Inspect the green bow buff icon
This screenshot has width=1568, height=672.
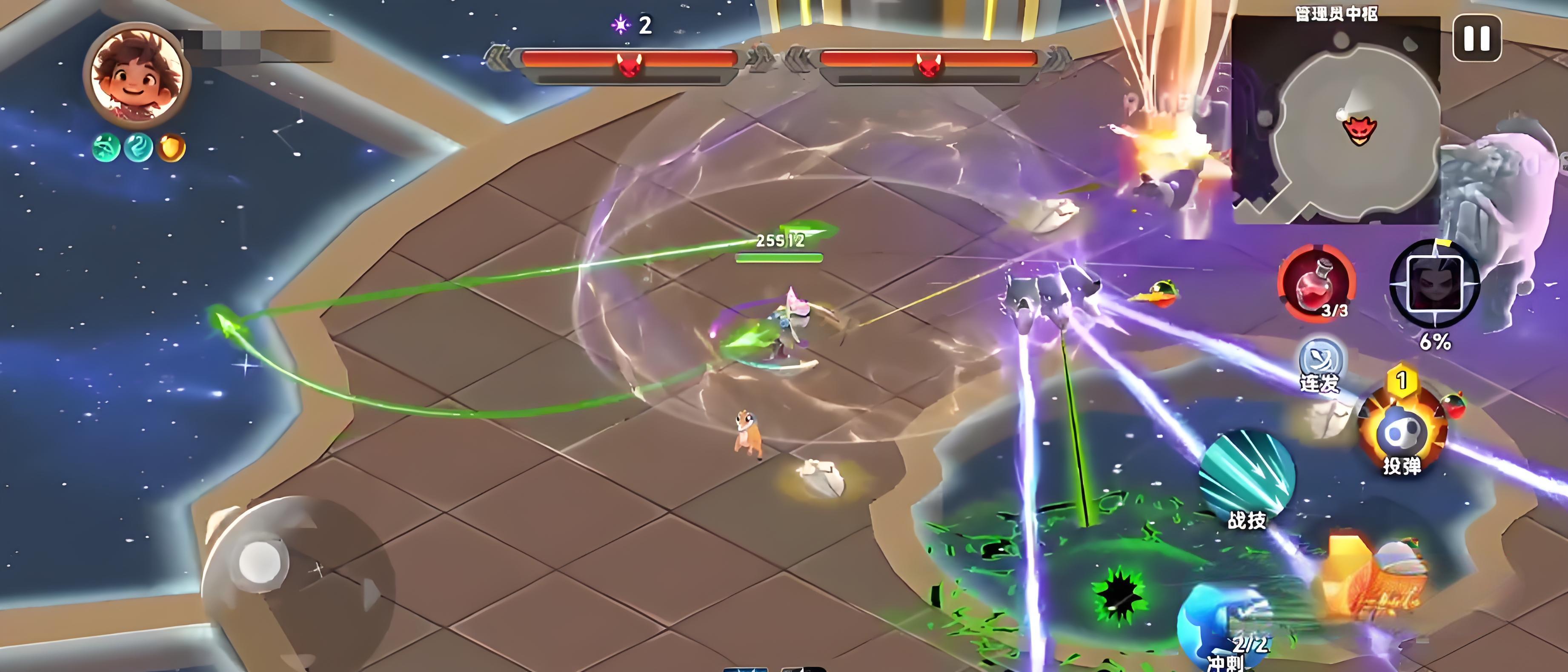pyautogui.click(x=106, y=148)
